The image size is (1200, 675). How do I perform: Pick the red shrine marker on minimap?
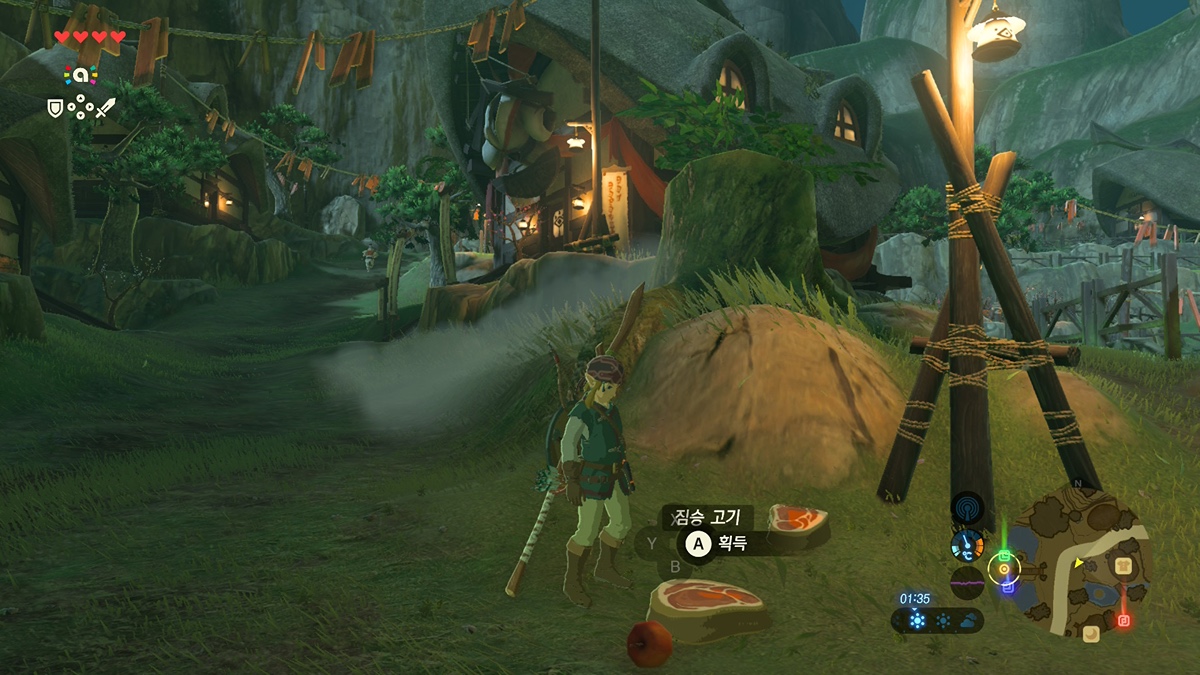point(1123,620)
